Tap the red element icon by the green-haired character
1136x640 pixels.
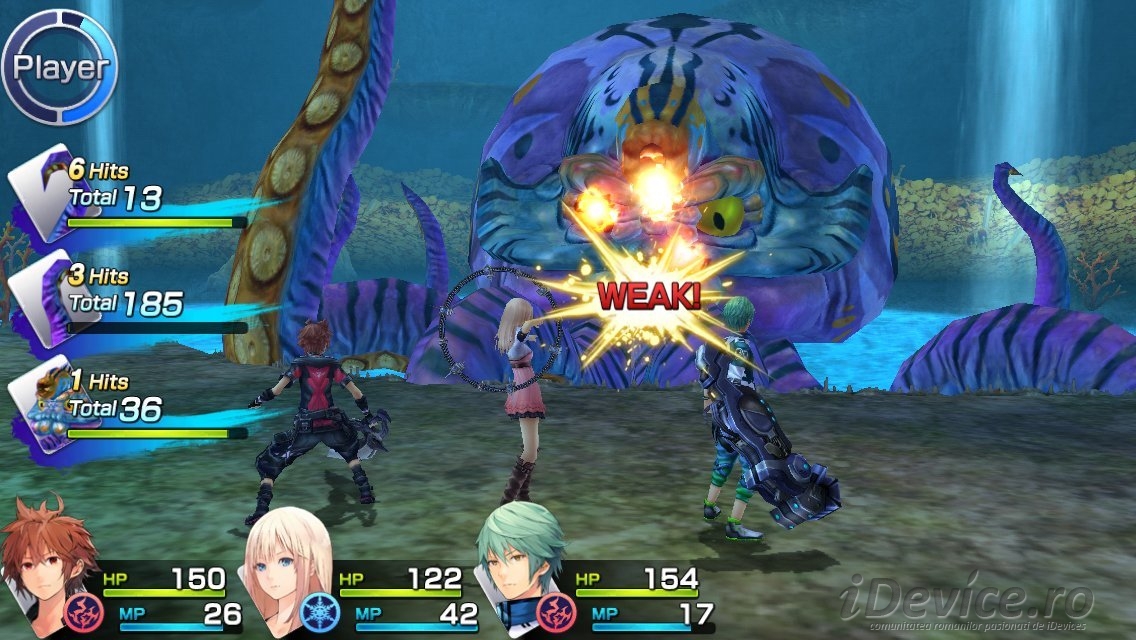[x=554, y=611]
